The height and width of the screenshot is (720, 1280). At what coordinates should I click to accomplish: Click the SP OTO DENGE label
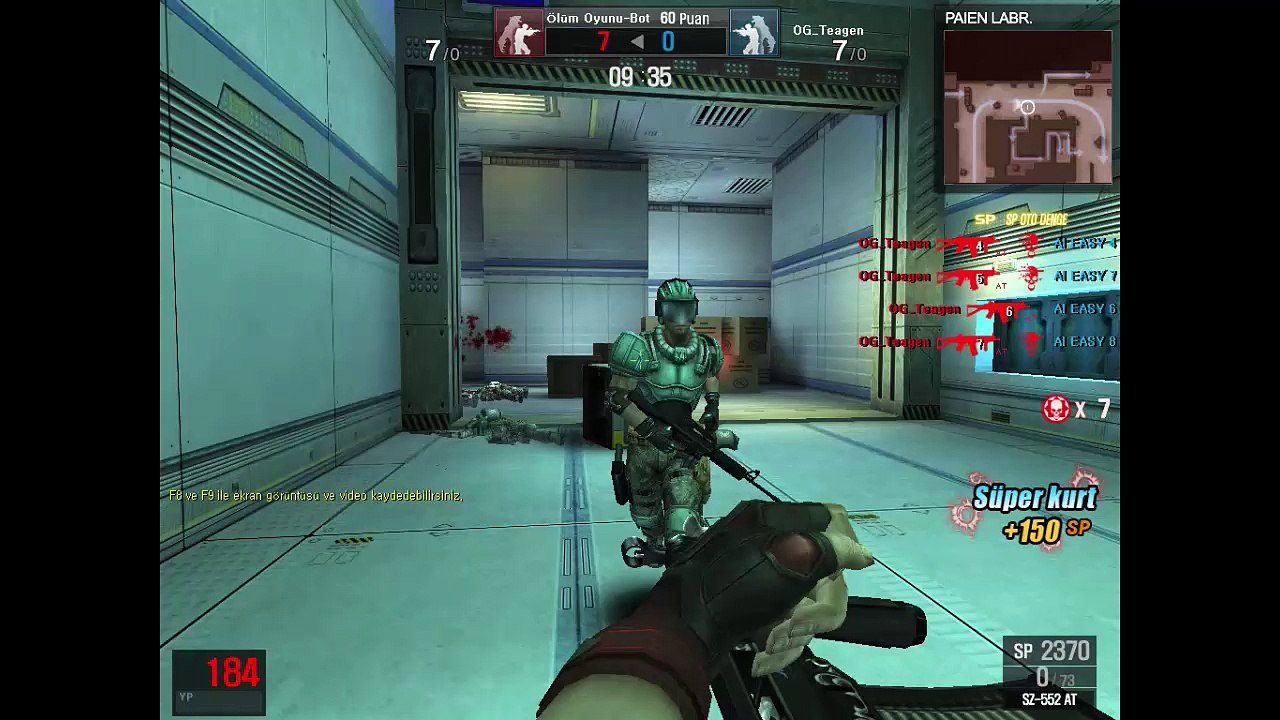click(x=1036, y=219)
